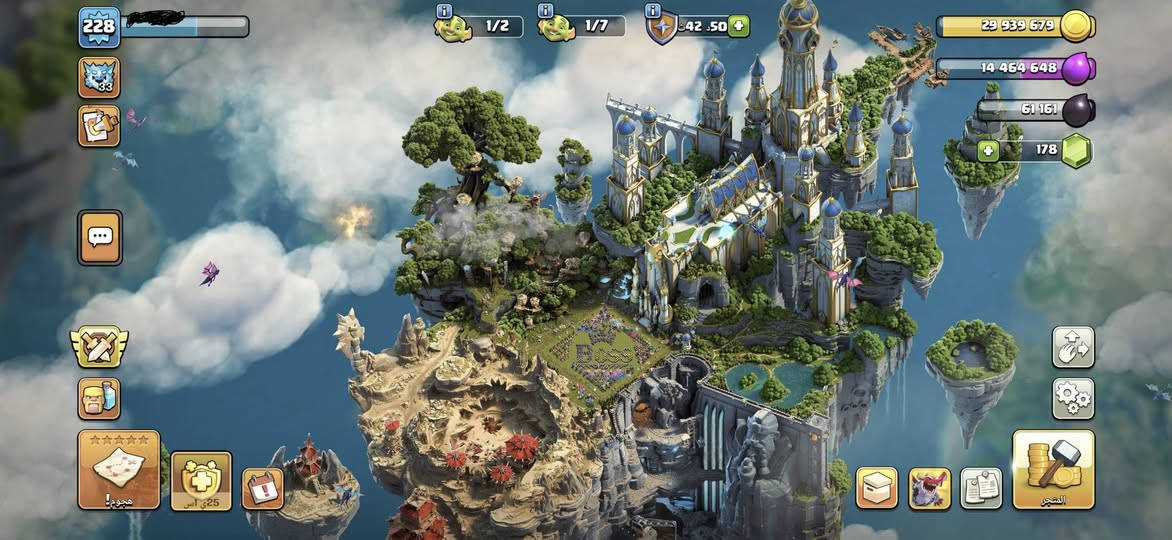Show info for the 1/2 builder counter

click(444, 11)
